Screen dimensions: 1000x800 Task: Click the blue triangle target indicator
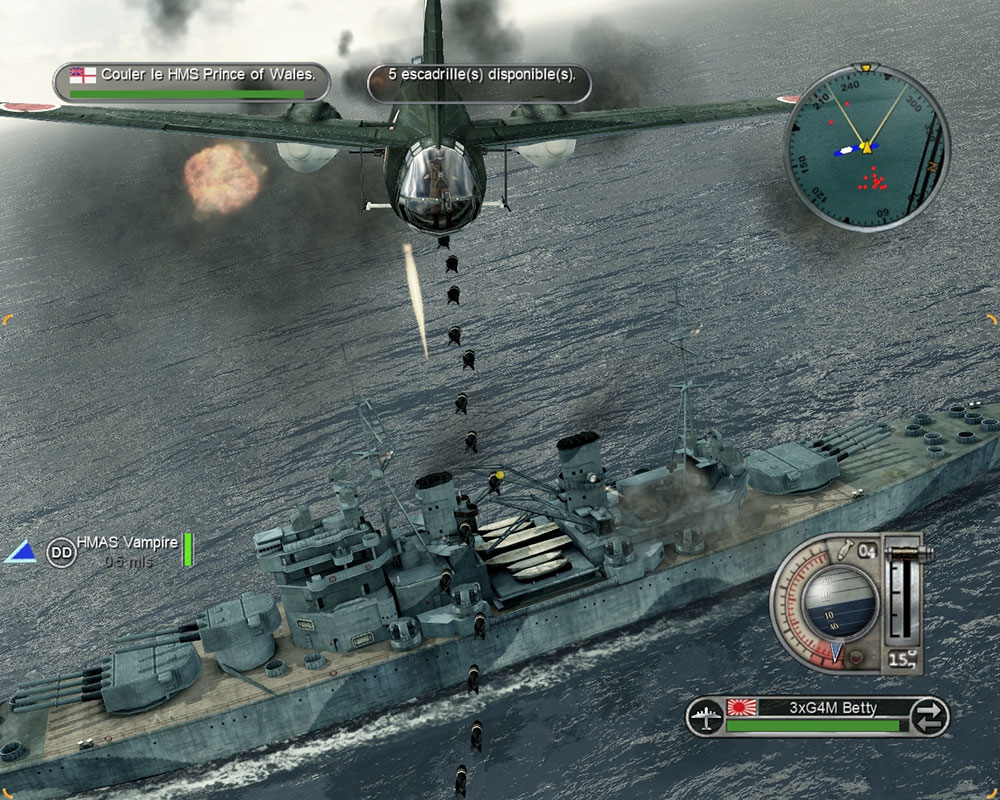pyautogui.click(x=19, y=551)
